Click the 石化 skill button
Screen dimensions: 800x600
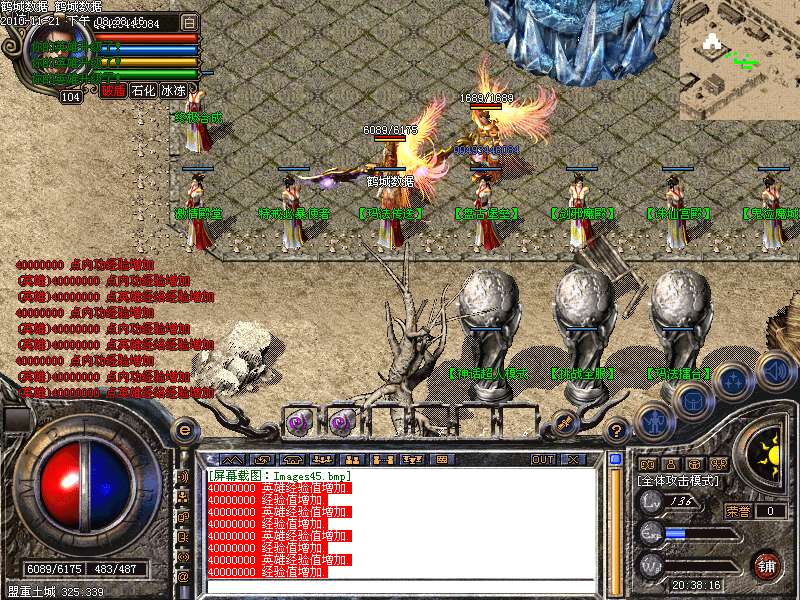[144, 90]
